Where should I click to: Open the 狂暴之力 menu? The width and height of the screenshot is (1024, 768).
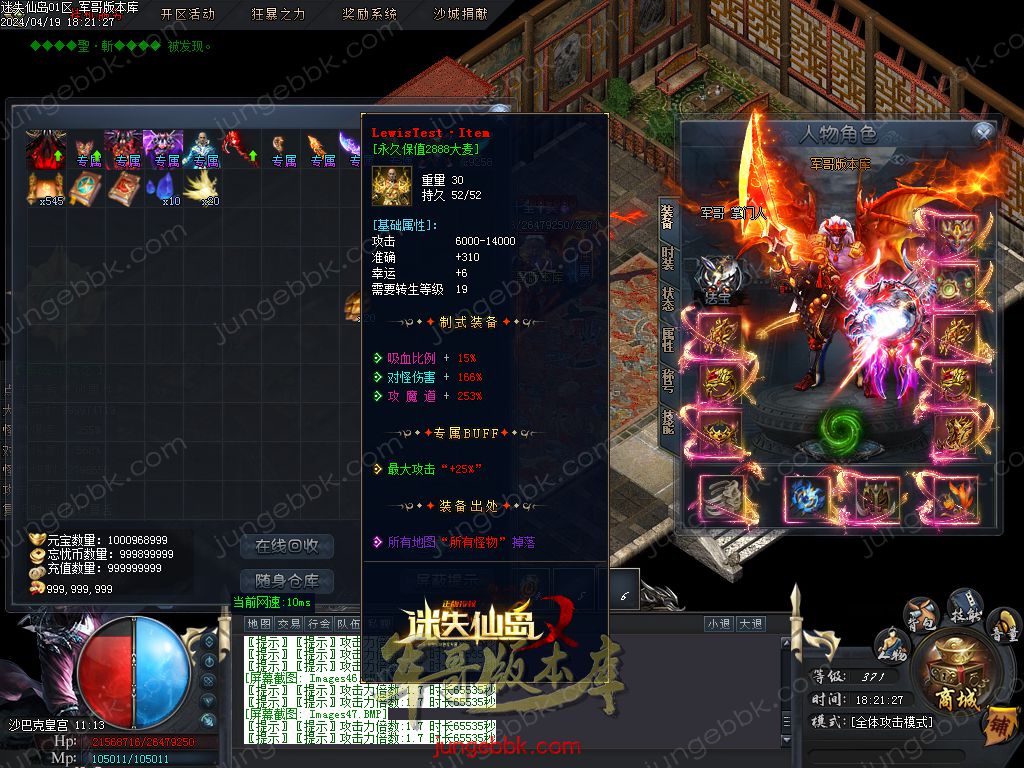279,14
